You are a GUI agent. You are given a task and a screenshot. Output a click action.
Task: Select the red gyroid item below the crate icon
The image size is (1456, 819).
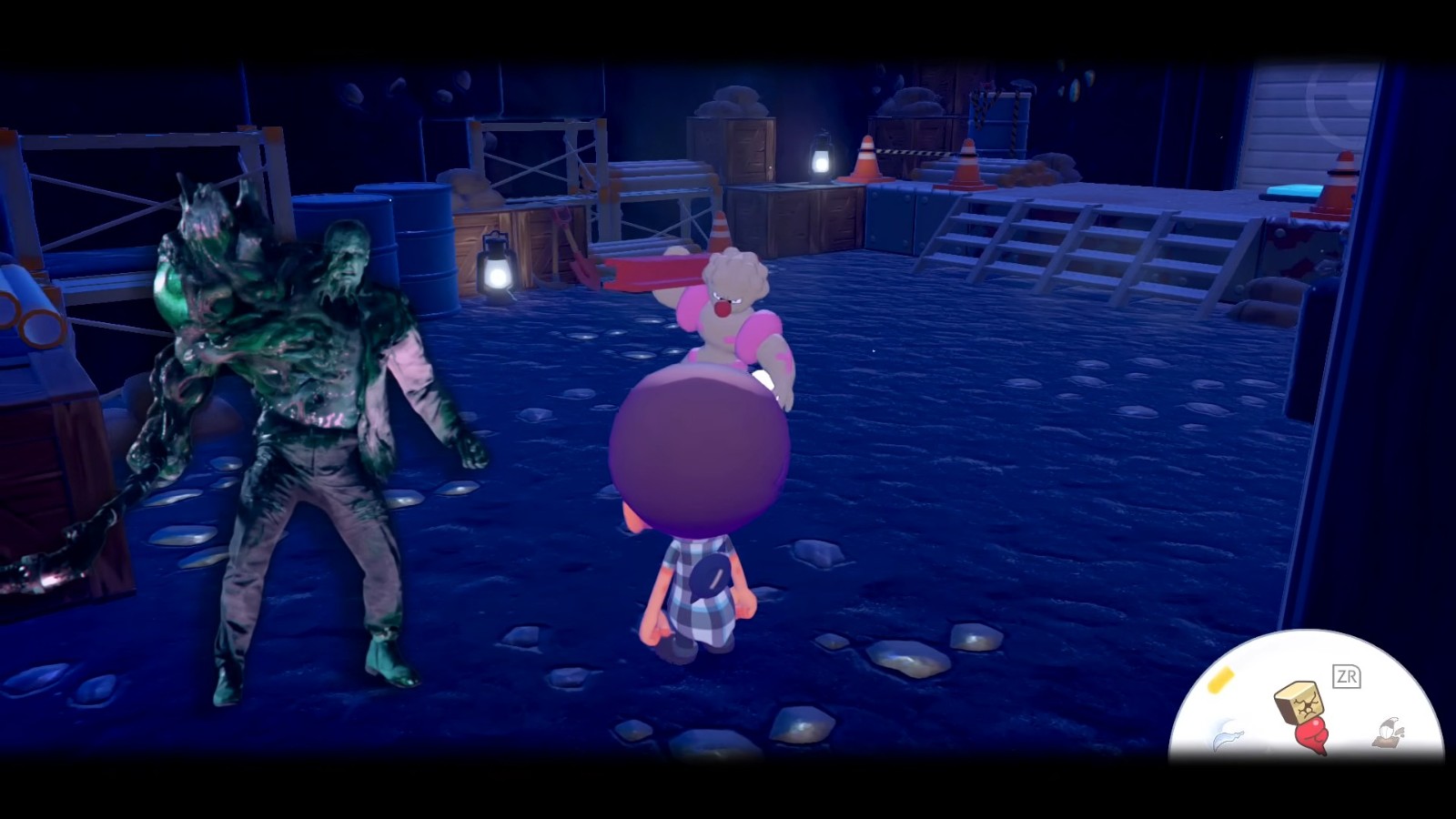click(x=1313, y=735)
